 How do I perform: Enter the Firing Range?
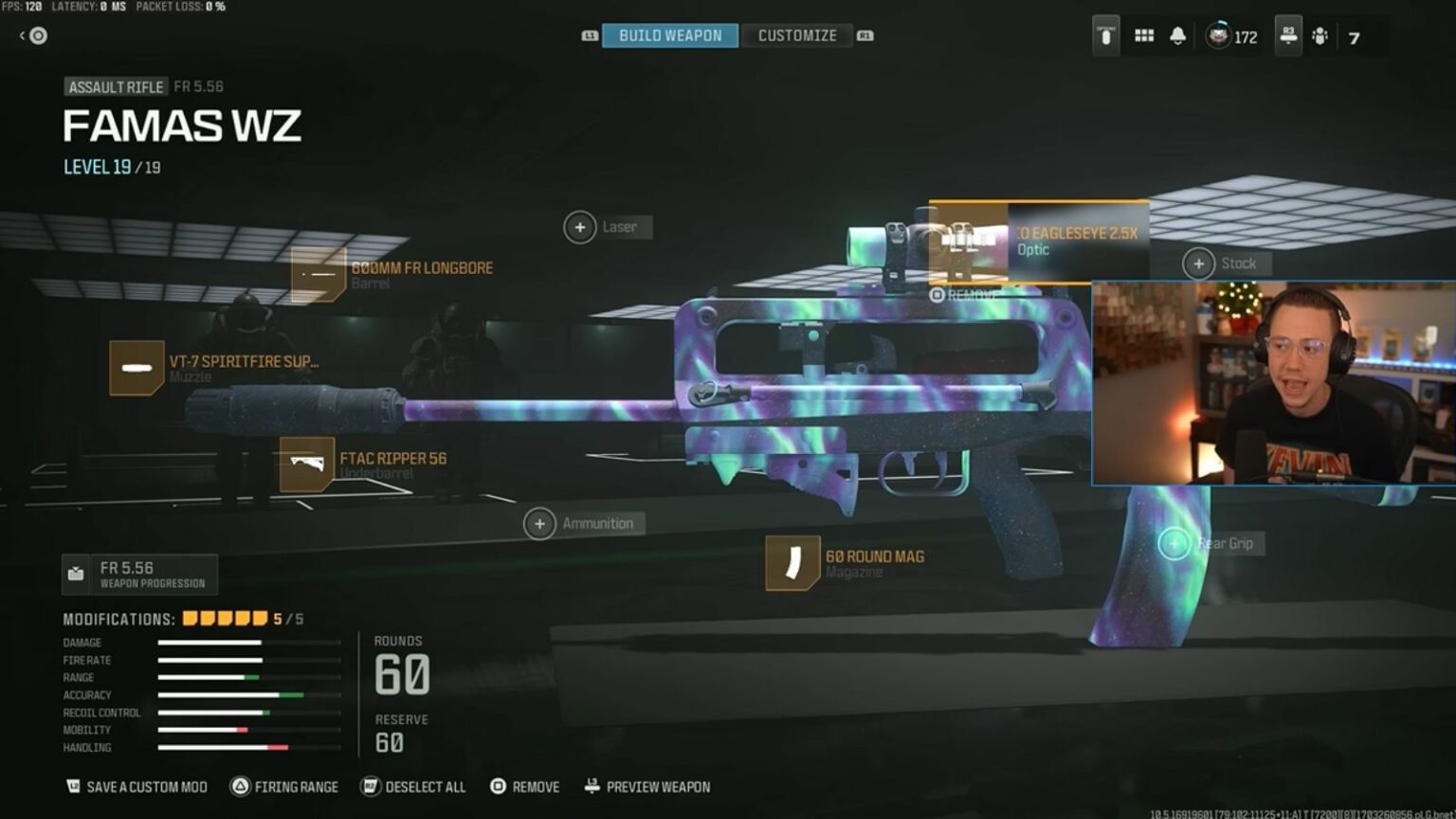284,787
